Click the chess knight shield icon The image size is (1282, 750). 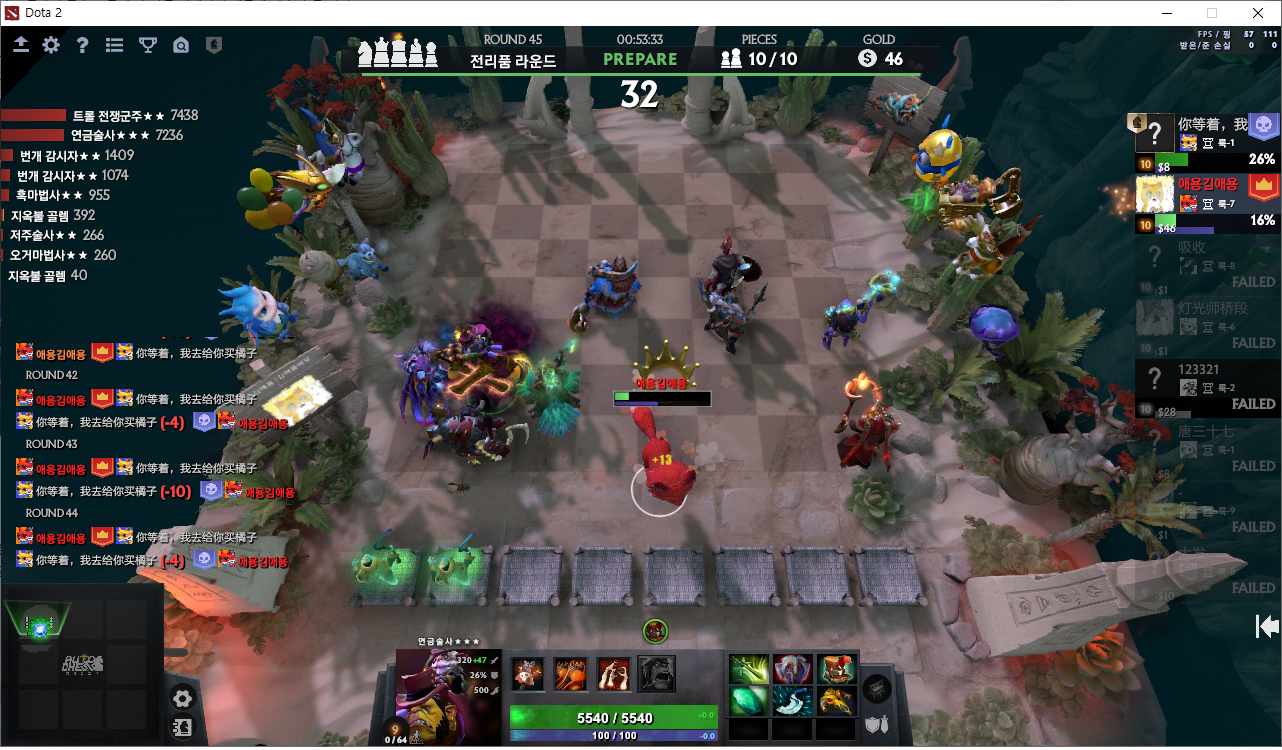point(213,45)
